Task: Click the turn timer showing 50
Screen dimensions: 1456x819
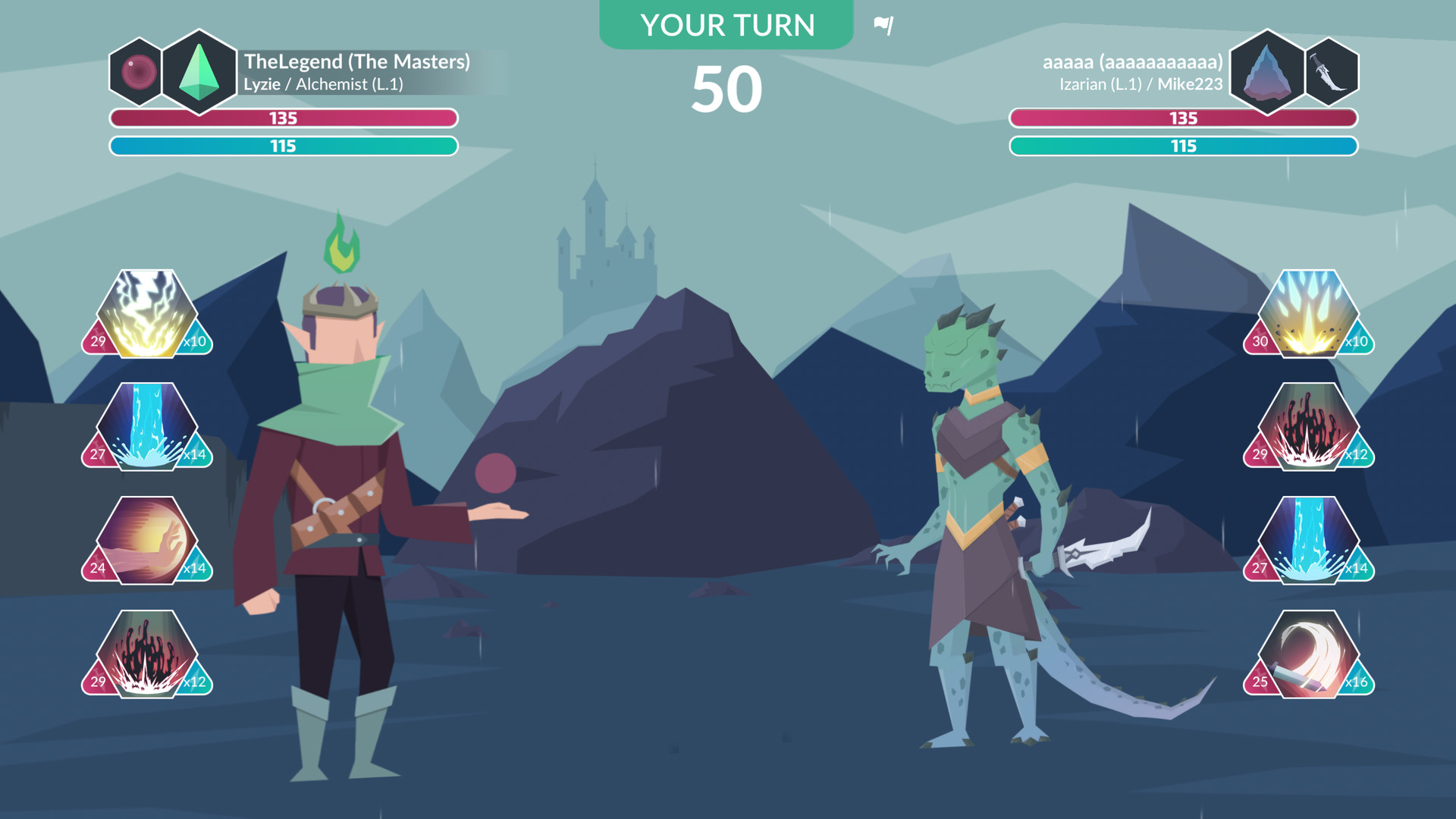Action: coord(726,86)
